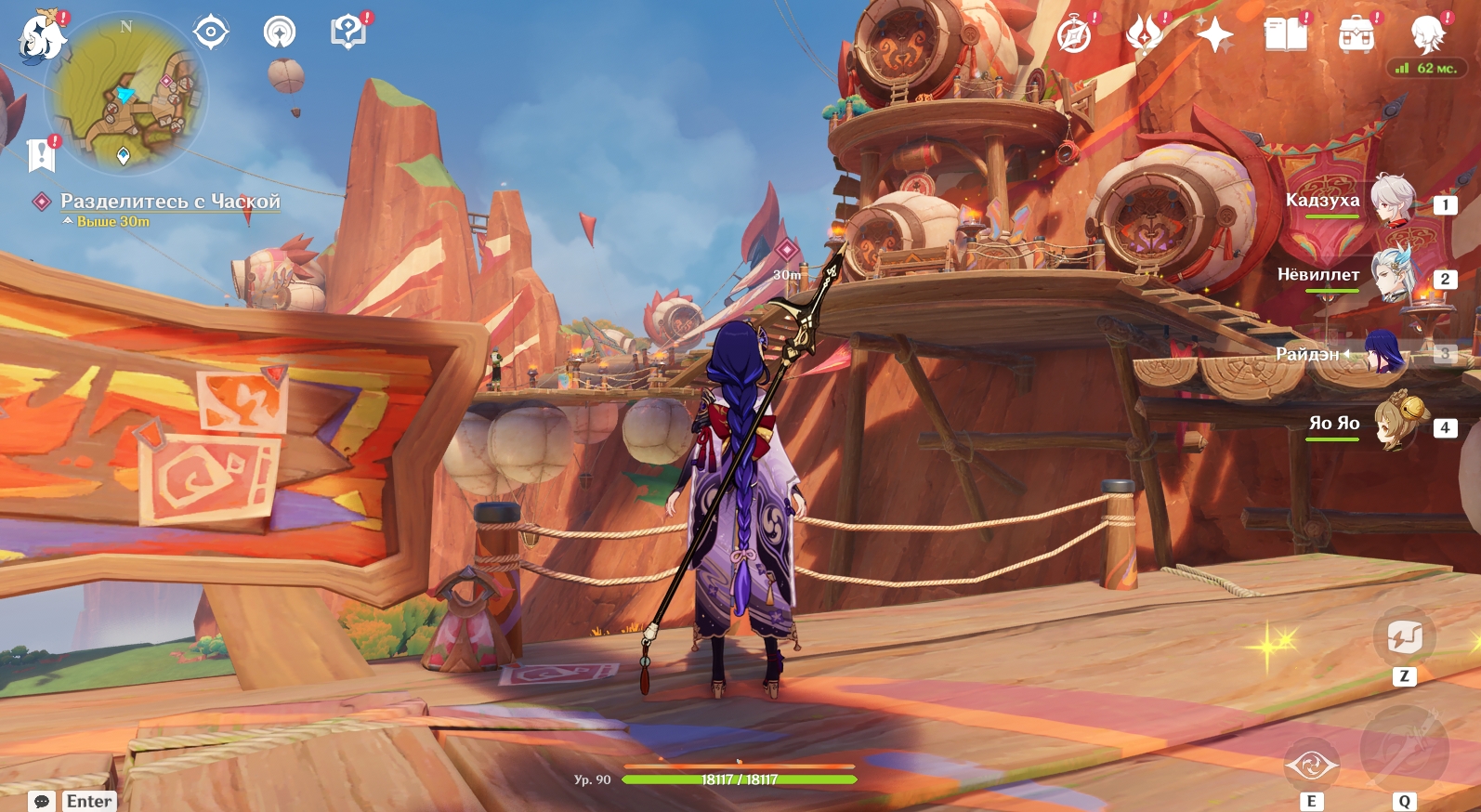
Task: Open the flame-shaped events icon
Action: pos(1144,36)
